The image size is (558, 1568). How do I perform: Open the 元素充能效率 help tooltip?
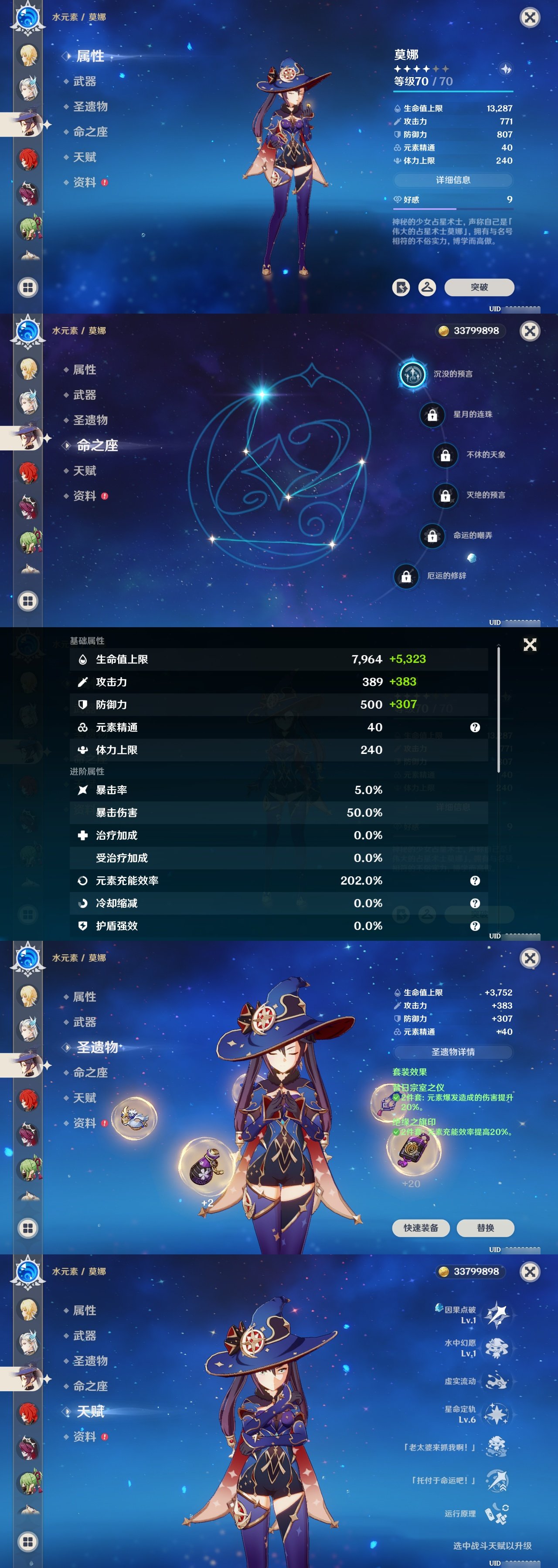pyautogui.click(x=475, y=881)
